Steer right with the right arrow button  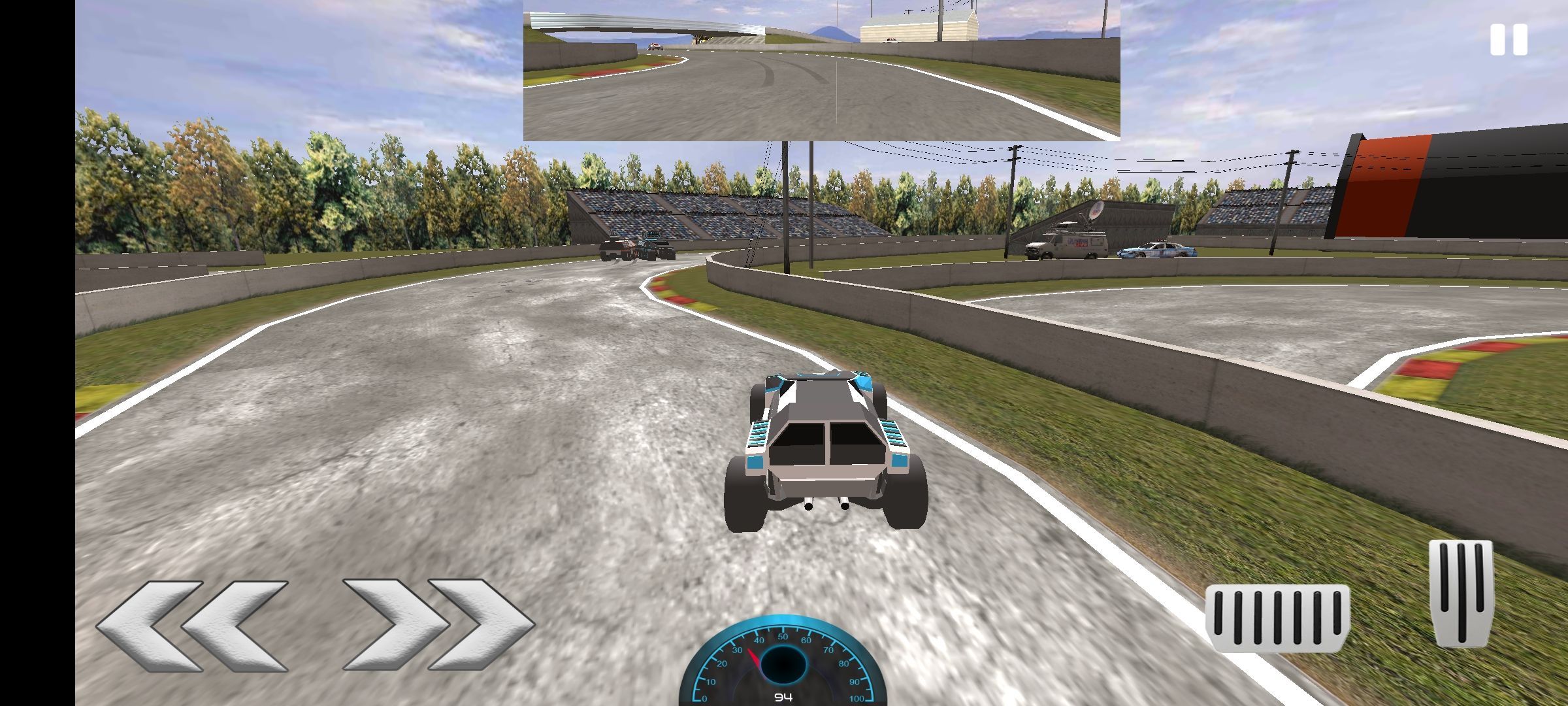click(438, 624)
